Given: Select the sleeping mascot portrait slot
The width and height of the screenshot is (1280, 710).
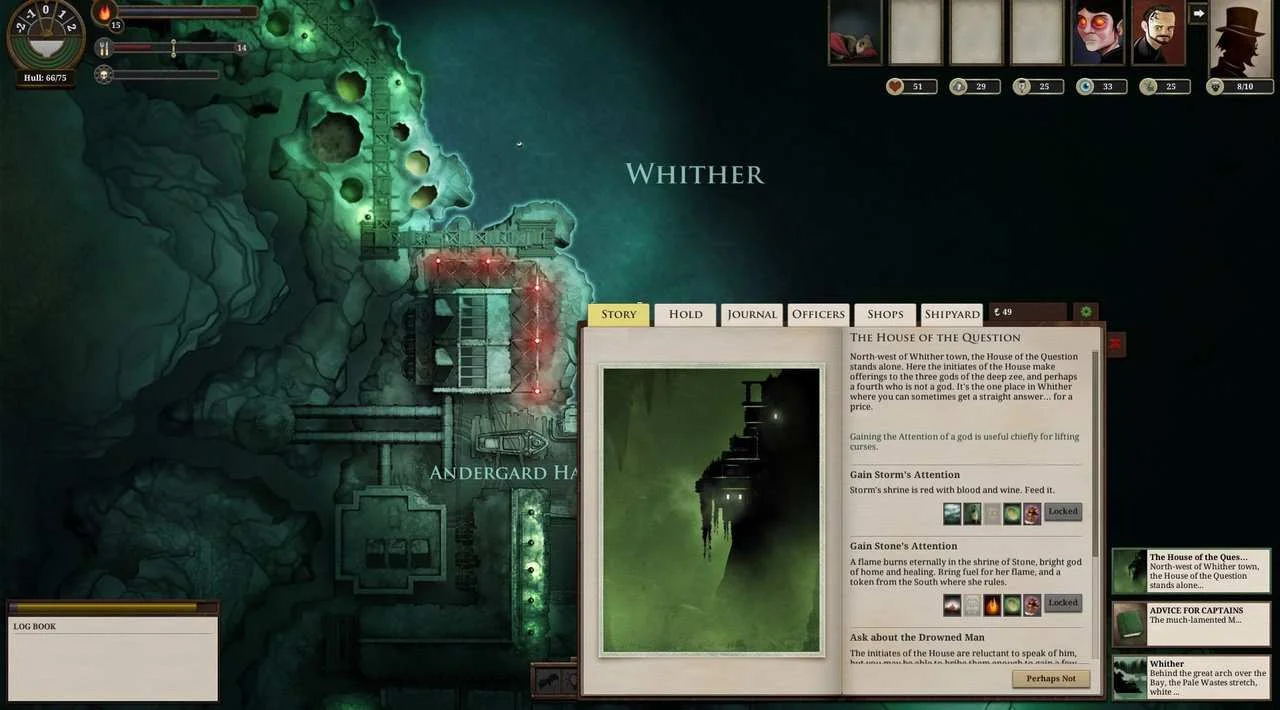Looking at the screenshot, I should click(855, 32).
